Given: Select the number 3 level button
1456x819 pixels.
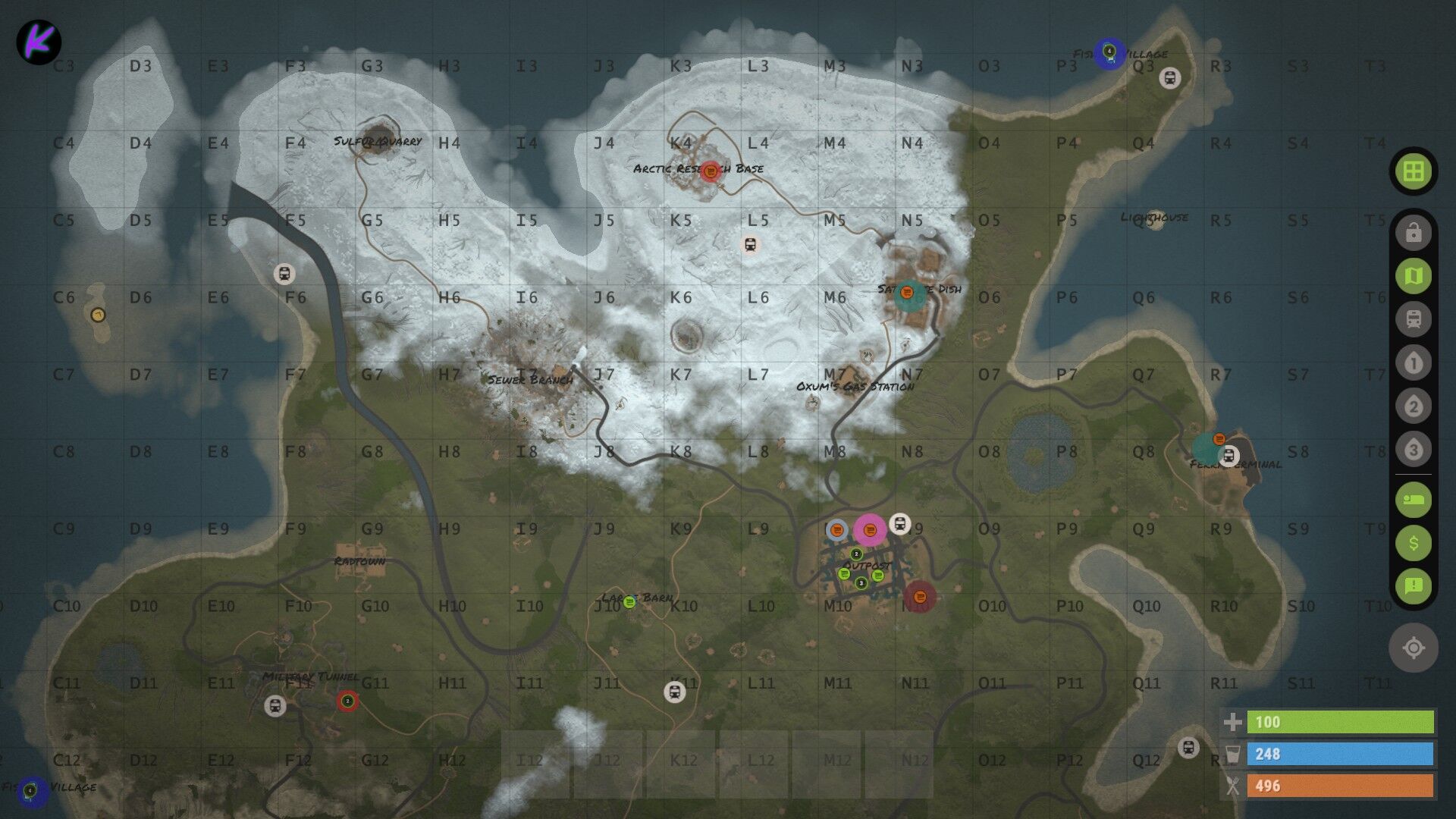Looking at the screenshot, I should pos(1413,450).
